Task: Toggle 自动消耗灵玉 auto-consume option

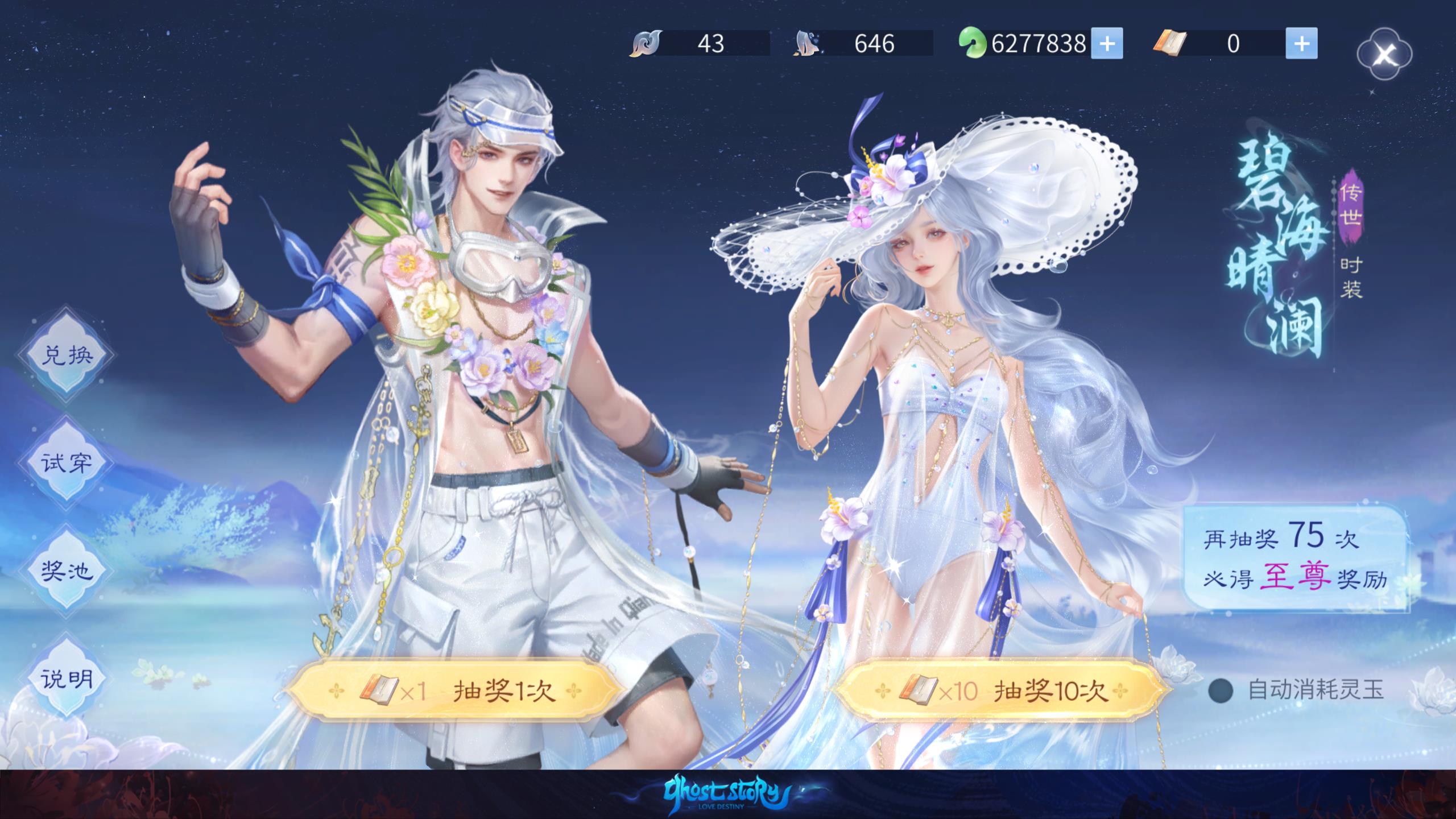Action: [1221, 691]
